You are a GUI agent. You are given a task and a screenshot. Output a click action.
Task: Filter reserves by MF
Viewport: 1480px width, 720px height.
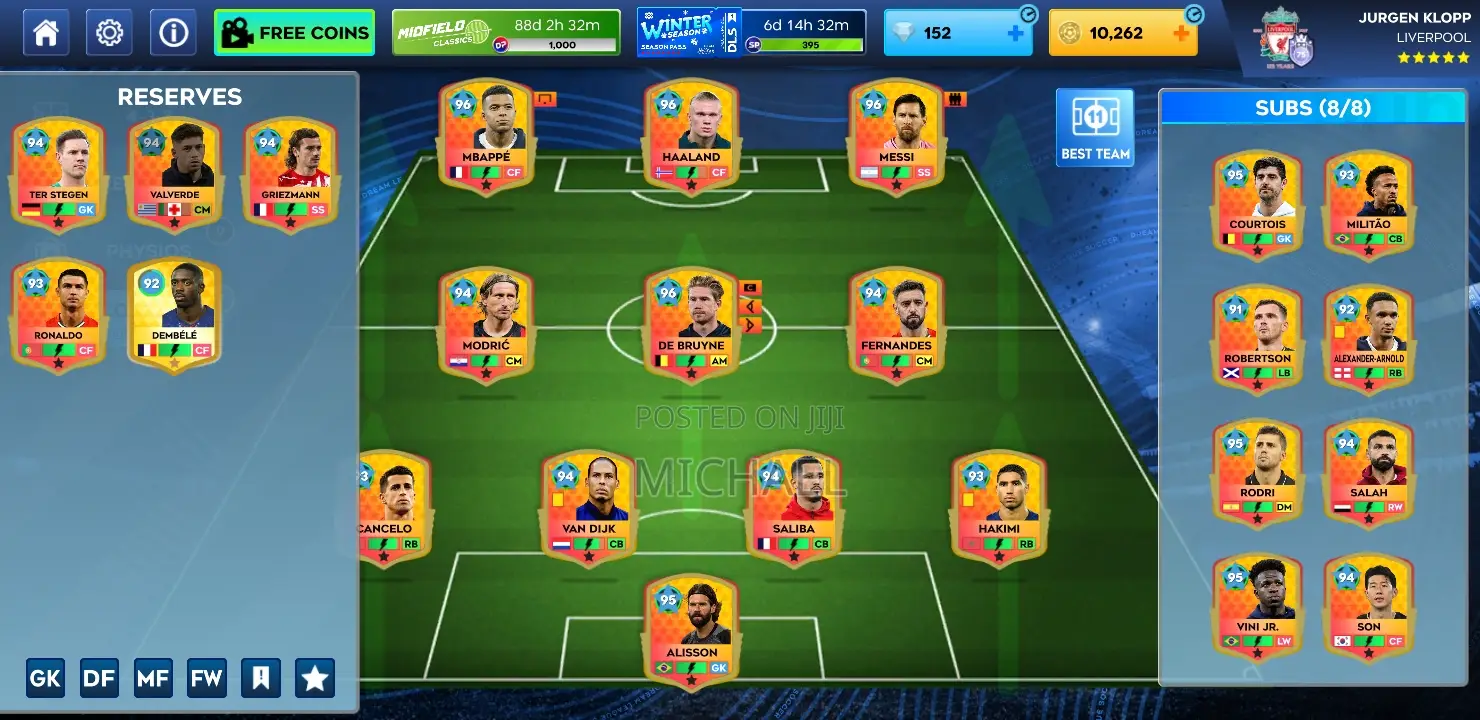click(x=152, y=678)
